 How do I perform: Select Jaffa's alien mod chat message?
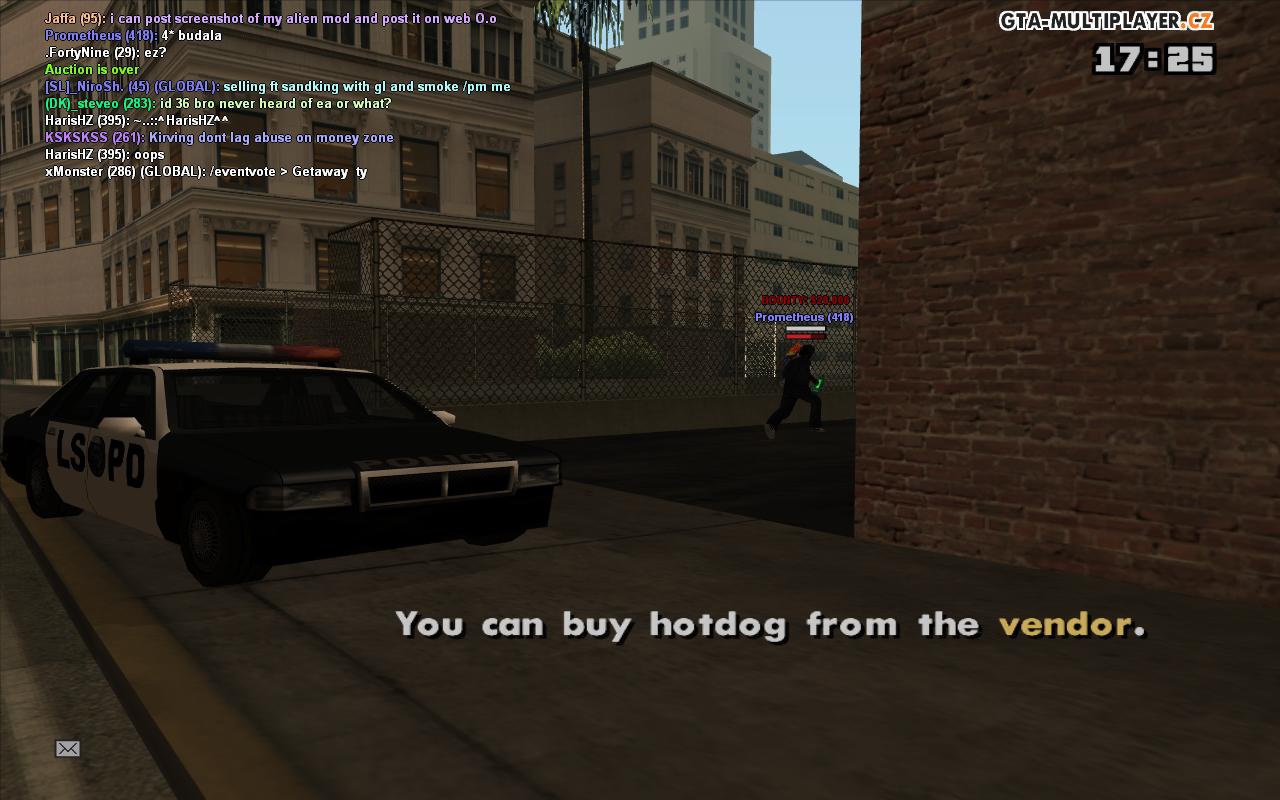tap(270, 19)
